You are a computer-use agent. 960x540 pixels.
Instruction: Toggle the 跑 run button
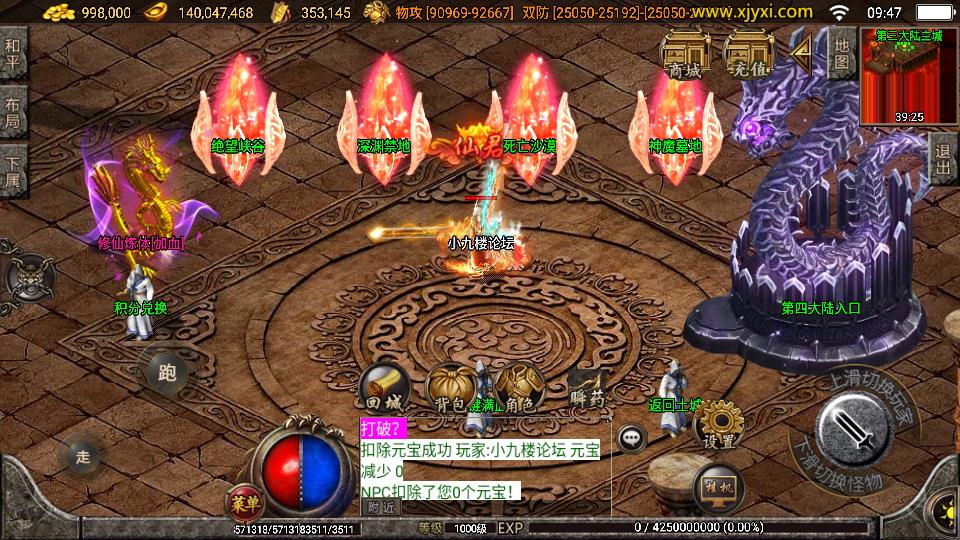[x=166, y=373]
